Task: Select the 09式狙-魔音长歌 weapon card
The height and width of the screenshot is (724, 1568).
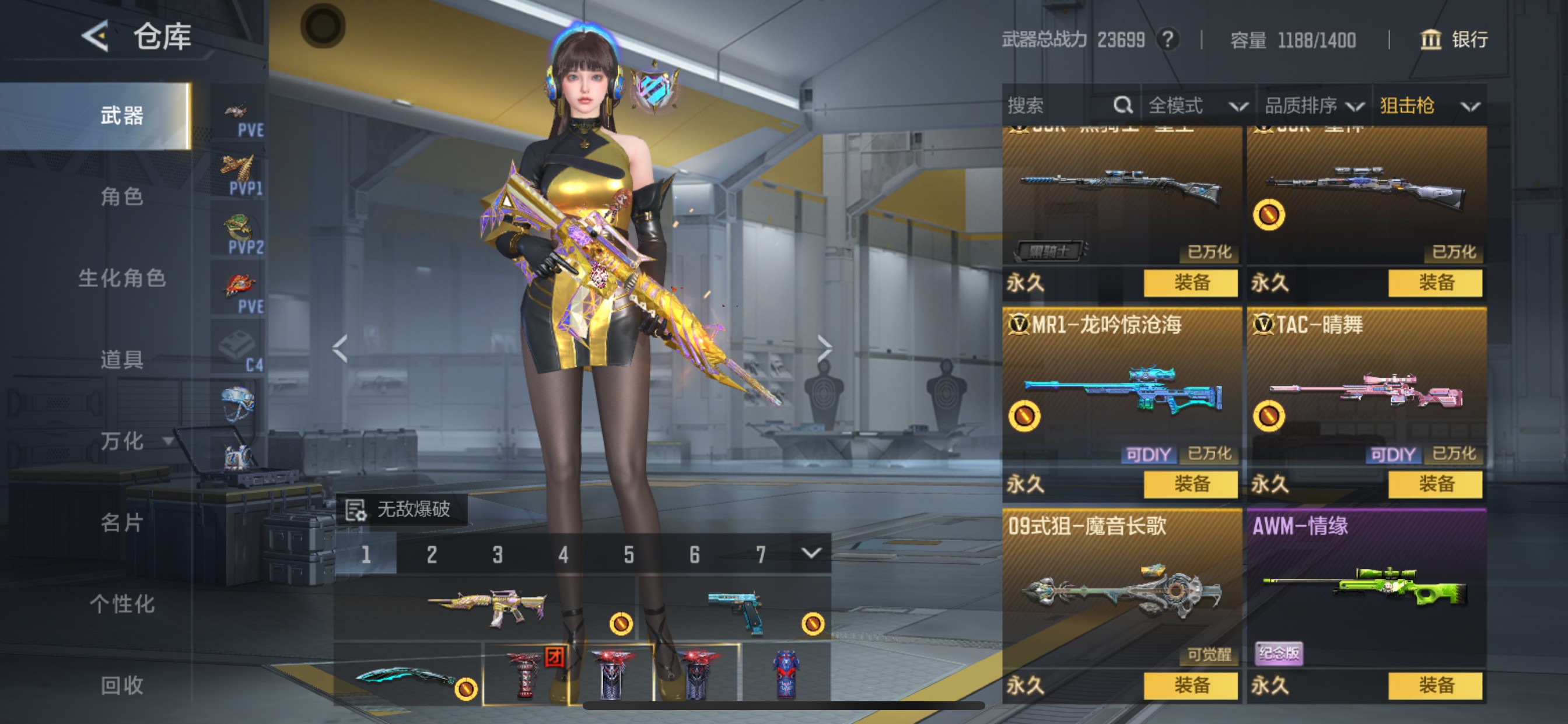Action: pyautogui.click(x=1121, y=590)
